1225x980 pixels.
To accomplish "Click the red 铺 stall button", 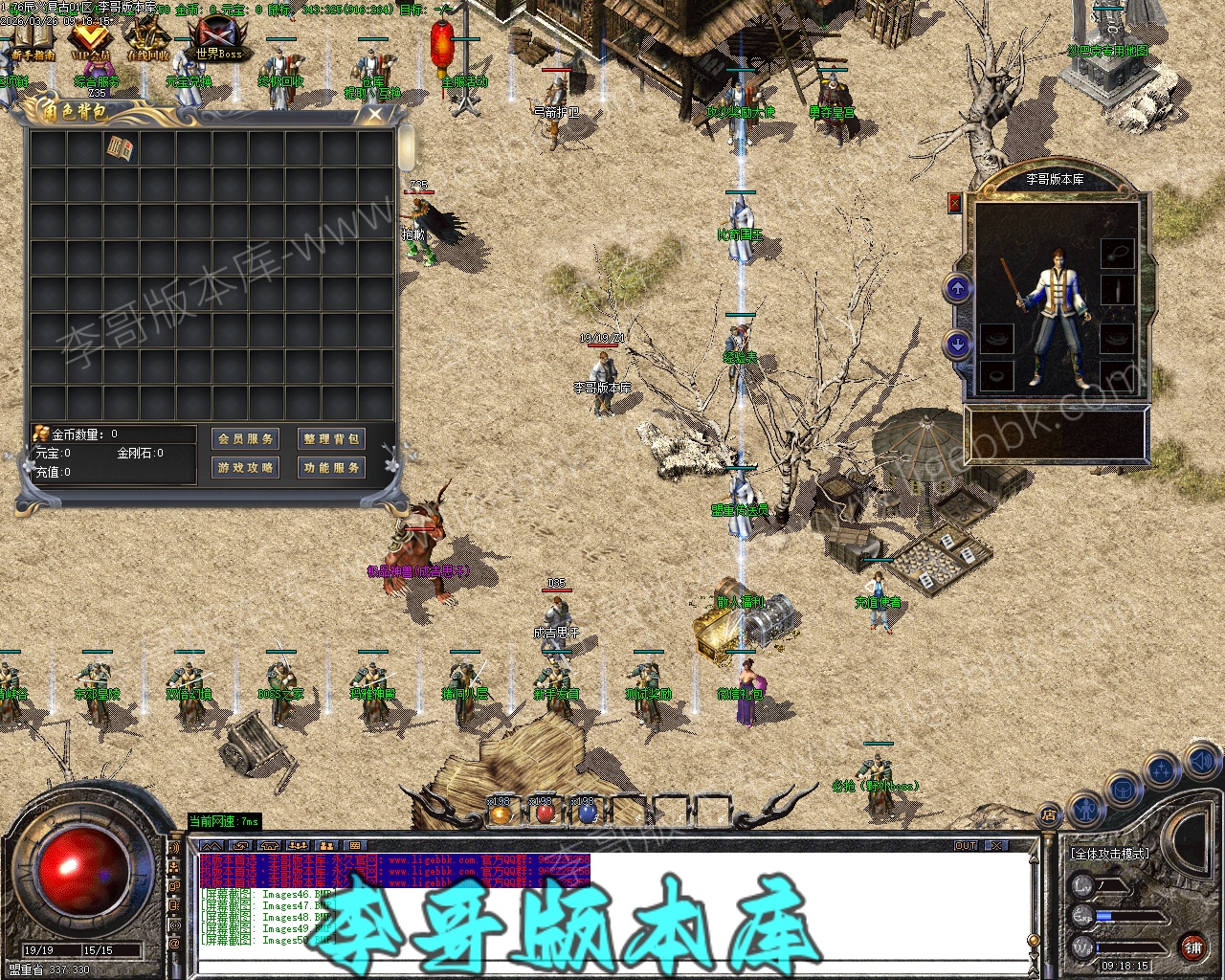I will click(1192, 947).
